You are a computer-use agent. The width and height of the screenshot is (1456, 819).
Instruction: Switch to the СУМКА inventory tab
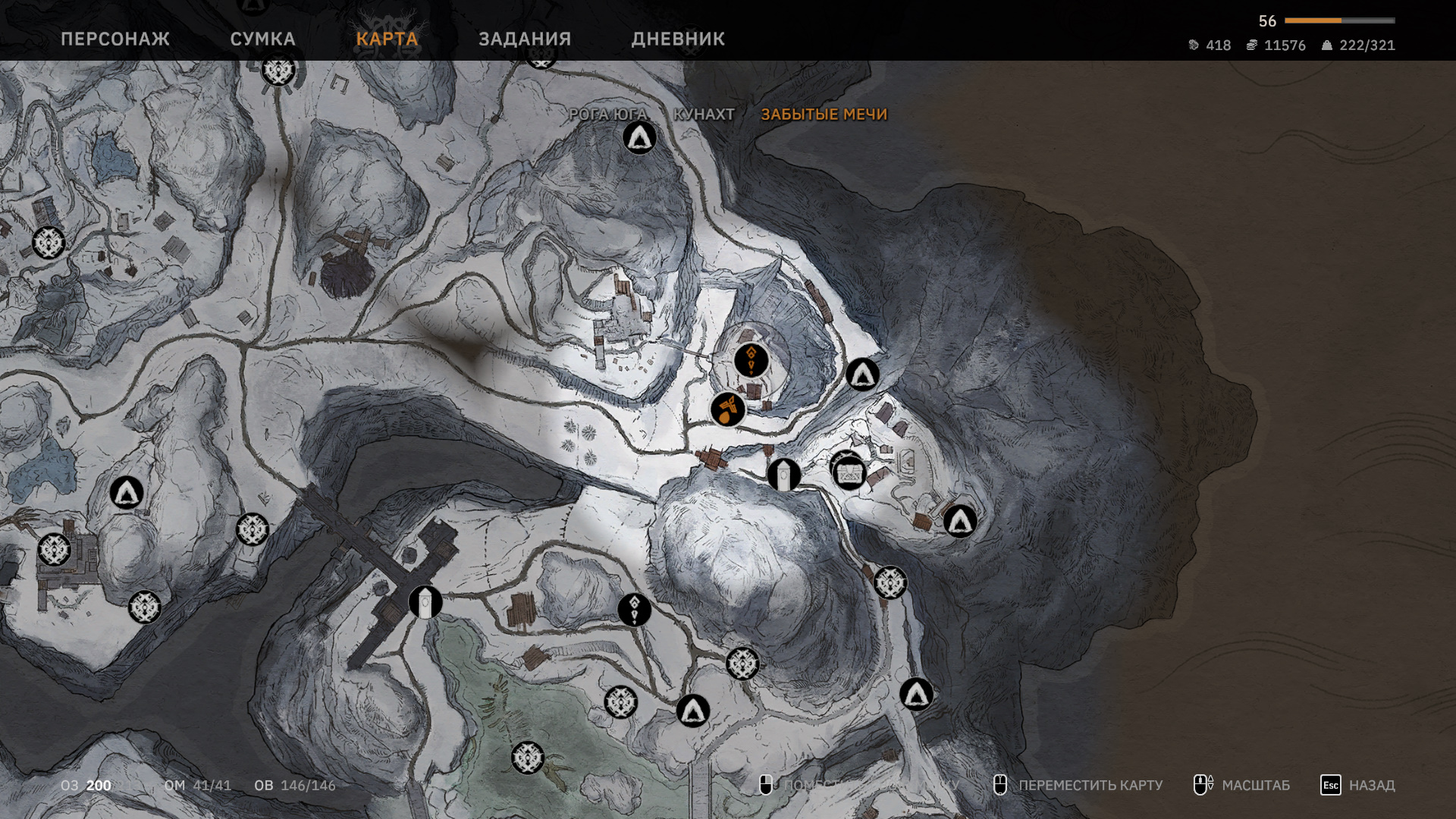(262, 39)
